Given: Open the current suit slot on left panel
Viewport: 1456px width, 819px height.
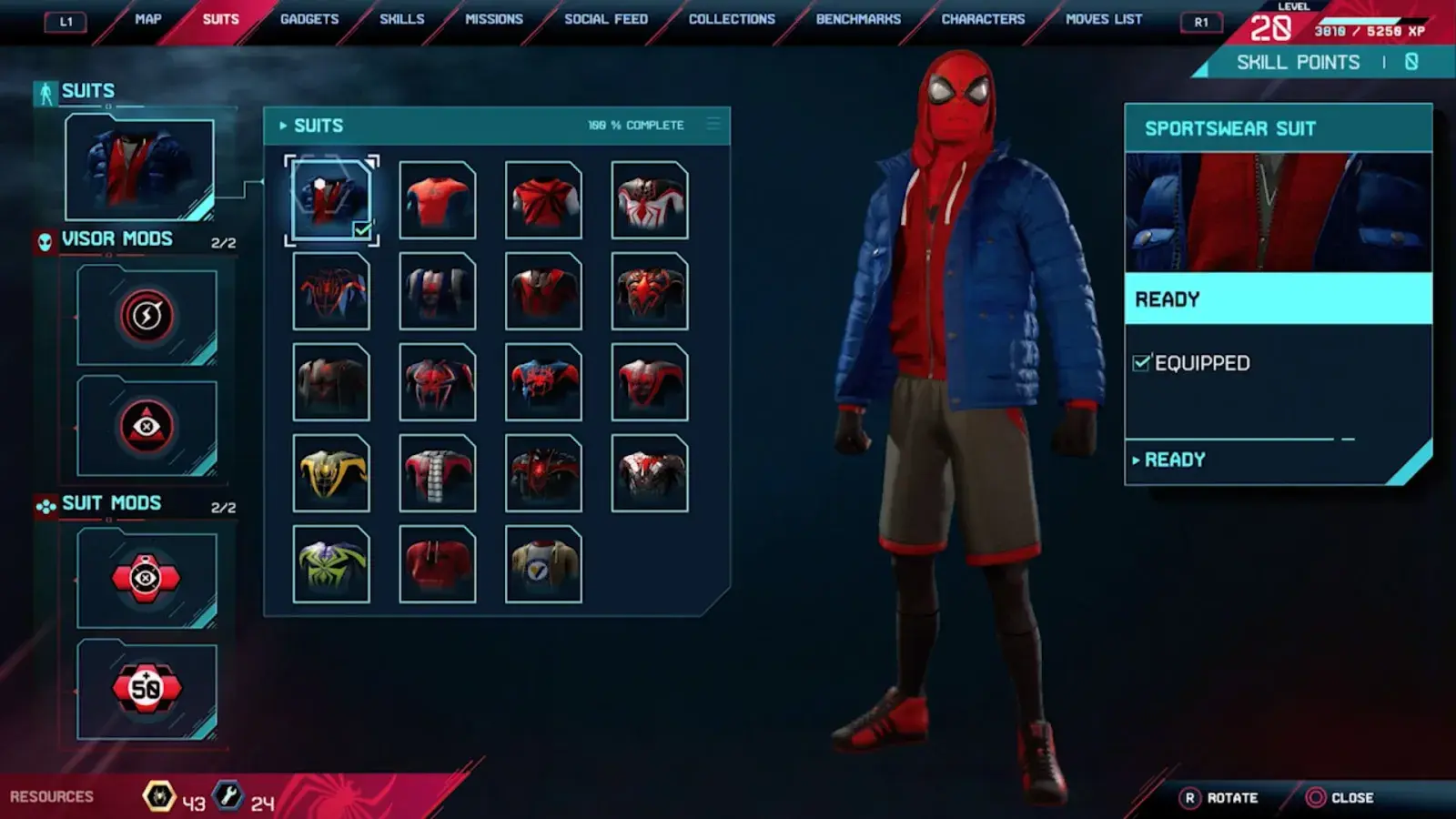Looking at the screenshot, I should [x=139, y=168].
